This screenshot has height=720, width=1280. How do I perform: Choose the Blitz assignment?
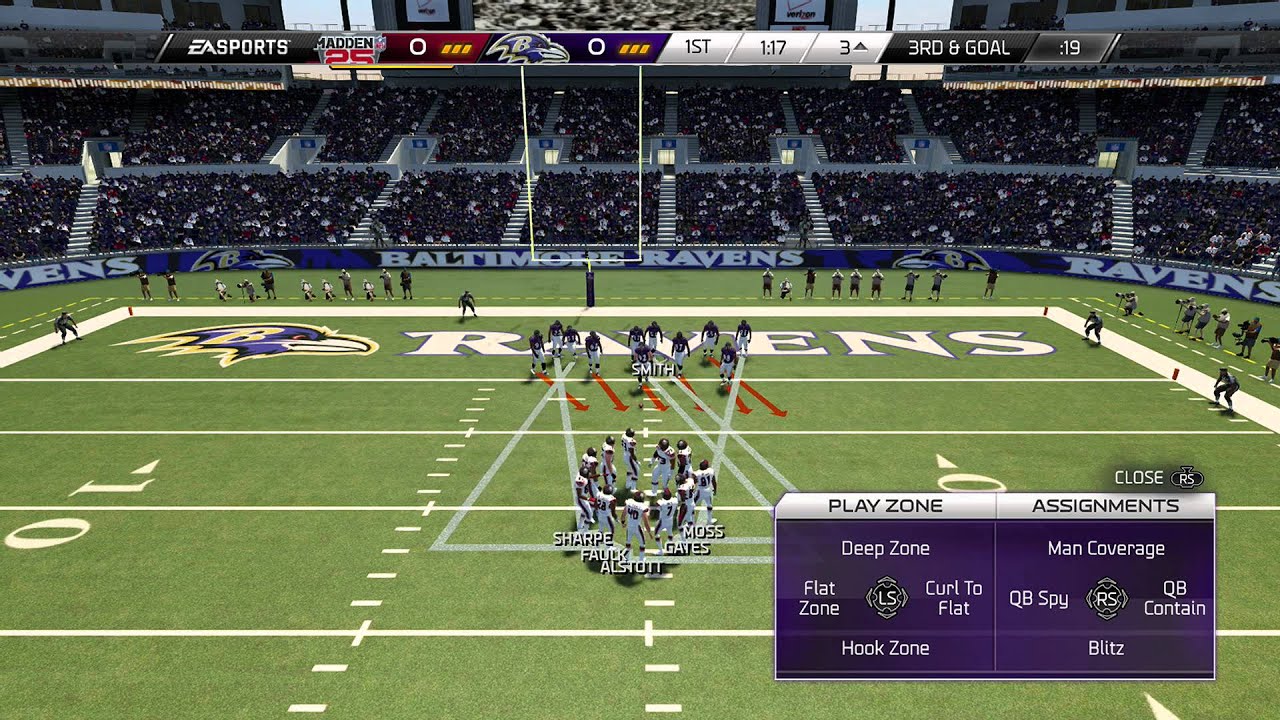click(1106, 648)
